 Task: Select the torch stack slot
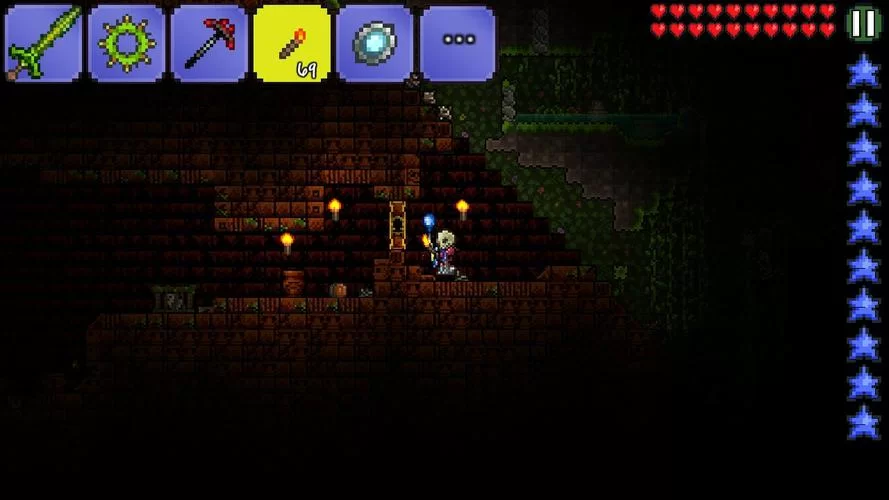pyautogui.click(x=292, y=42)
